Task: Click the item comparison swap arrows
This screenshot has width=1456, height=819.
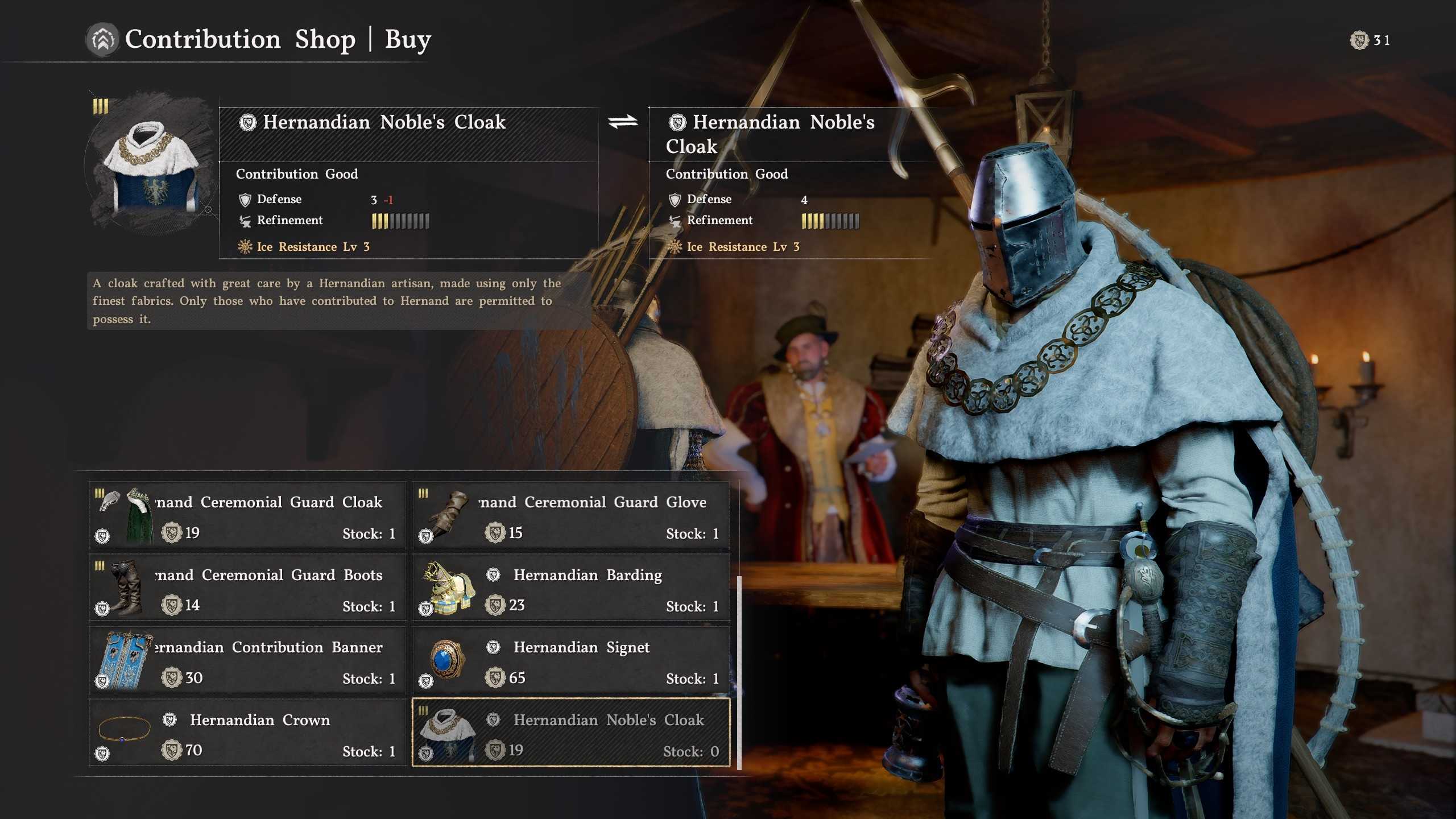Action: point(623,122)
